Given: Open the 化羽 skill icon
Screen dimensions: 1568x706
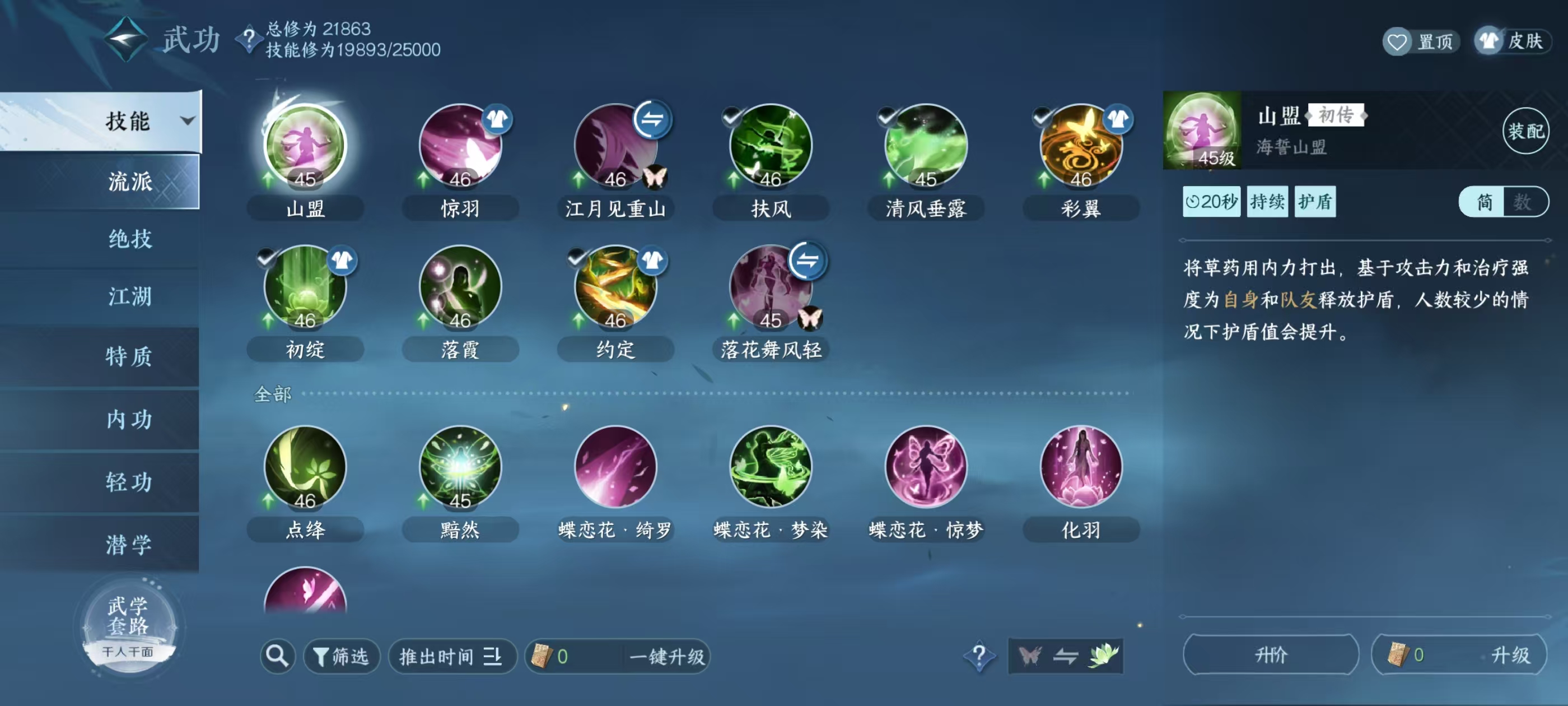Looking at the screenshot, I should click(1080, 466).
